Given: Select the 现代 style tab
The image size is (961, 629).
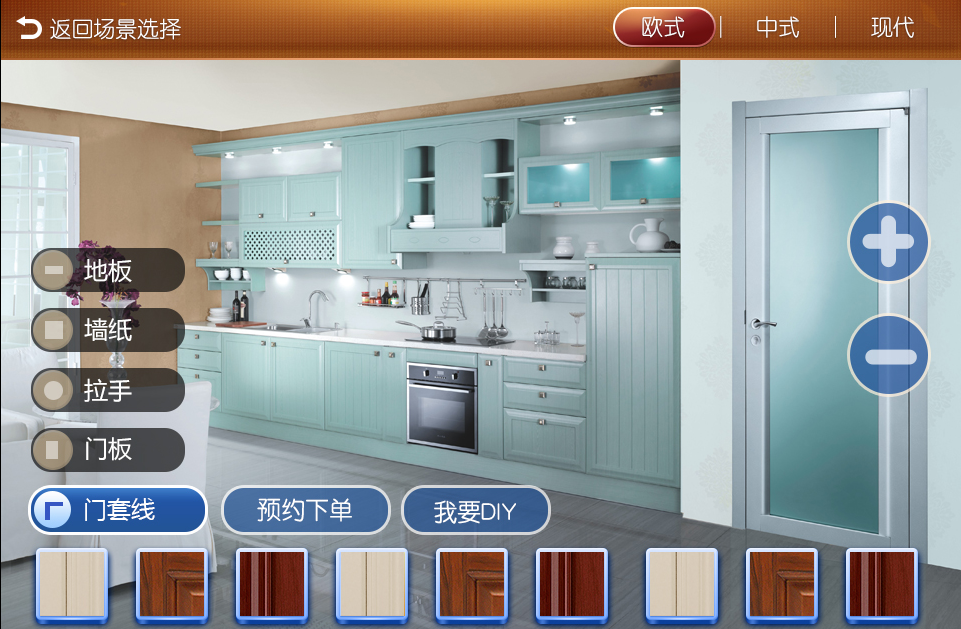Looking at the screenshot, I should tap(892, 28).
